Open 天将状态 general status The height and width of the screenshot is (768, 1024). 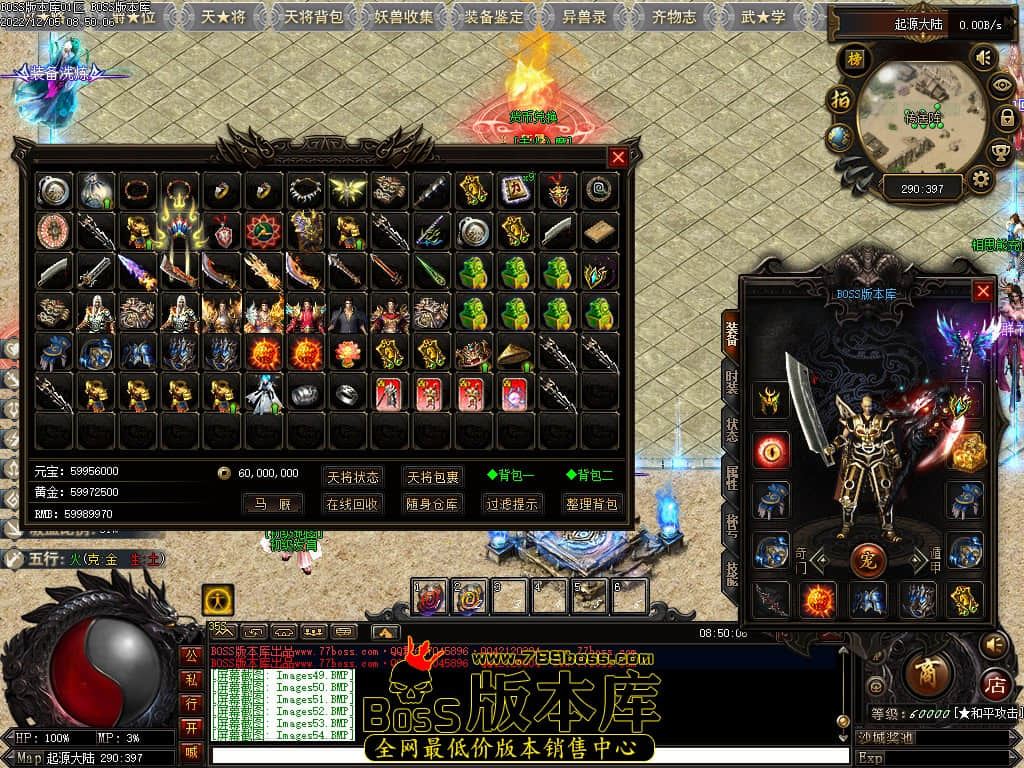tap(352, 476)
